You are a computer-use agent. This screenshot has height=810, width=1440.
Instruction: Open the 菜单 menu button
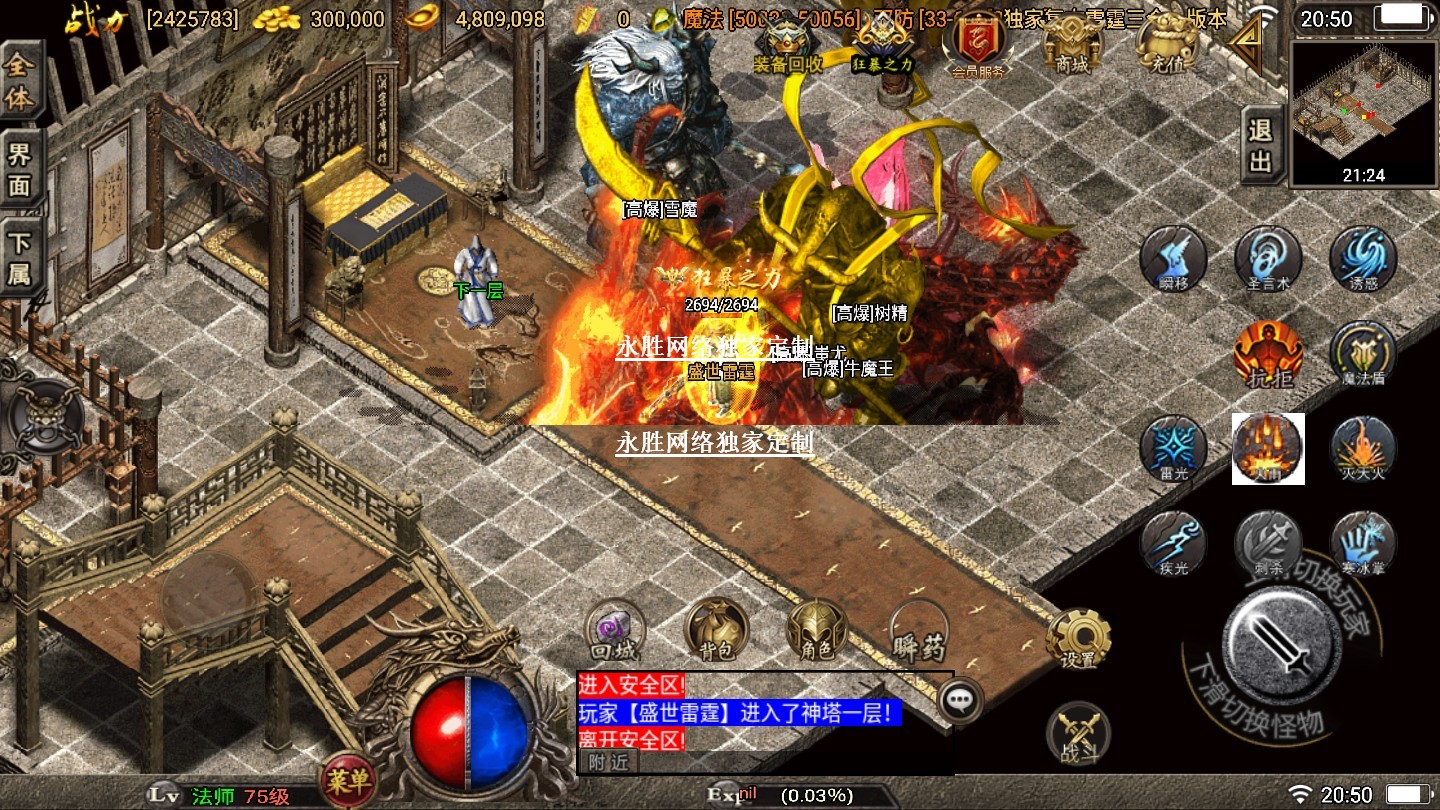347,780
